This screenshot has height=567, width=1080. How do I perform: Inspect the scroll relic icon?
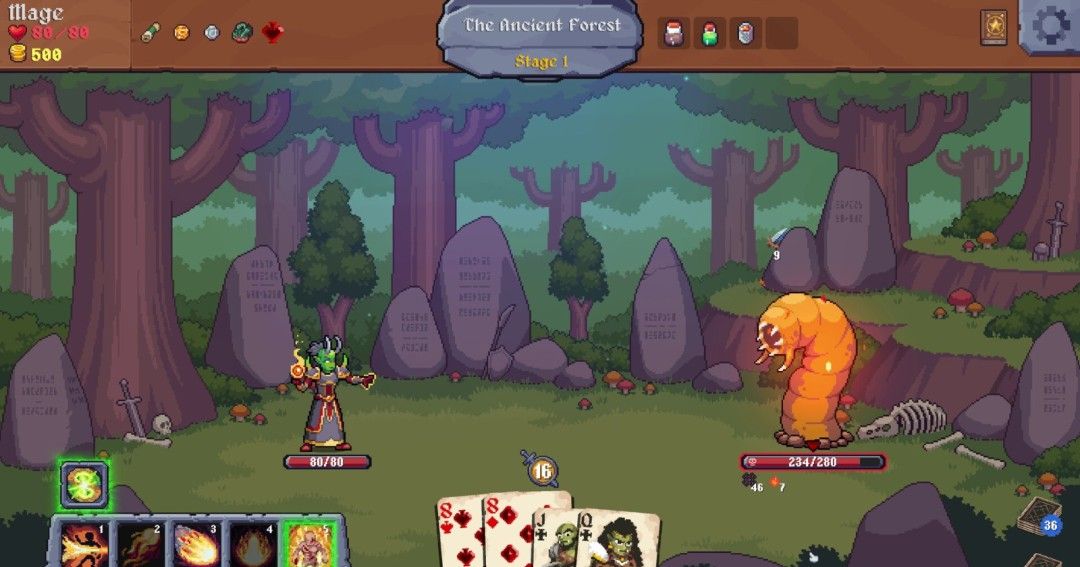tap(150, 33)
